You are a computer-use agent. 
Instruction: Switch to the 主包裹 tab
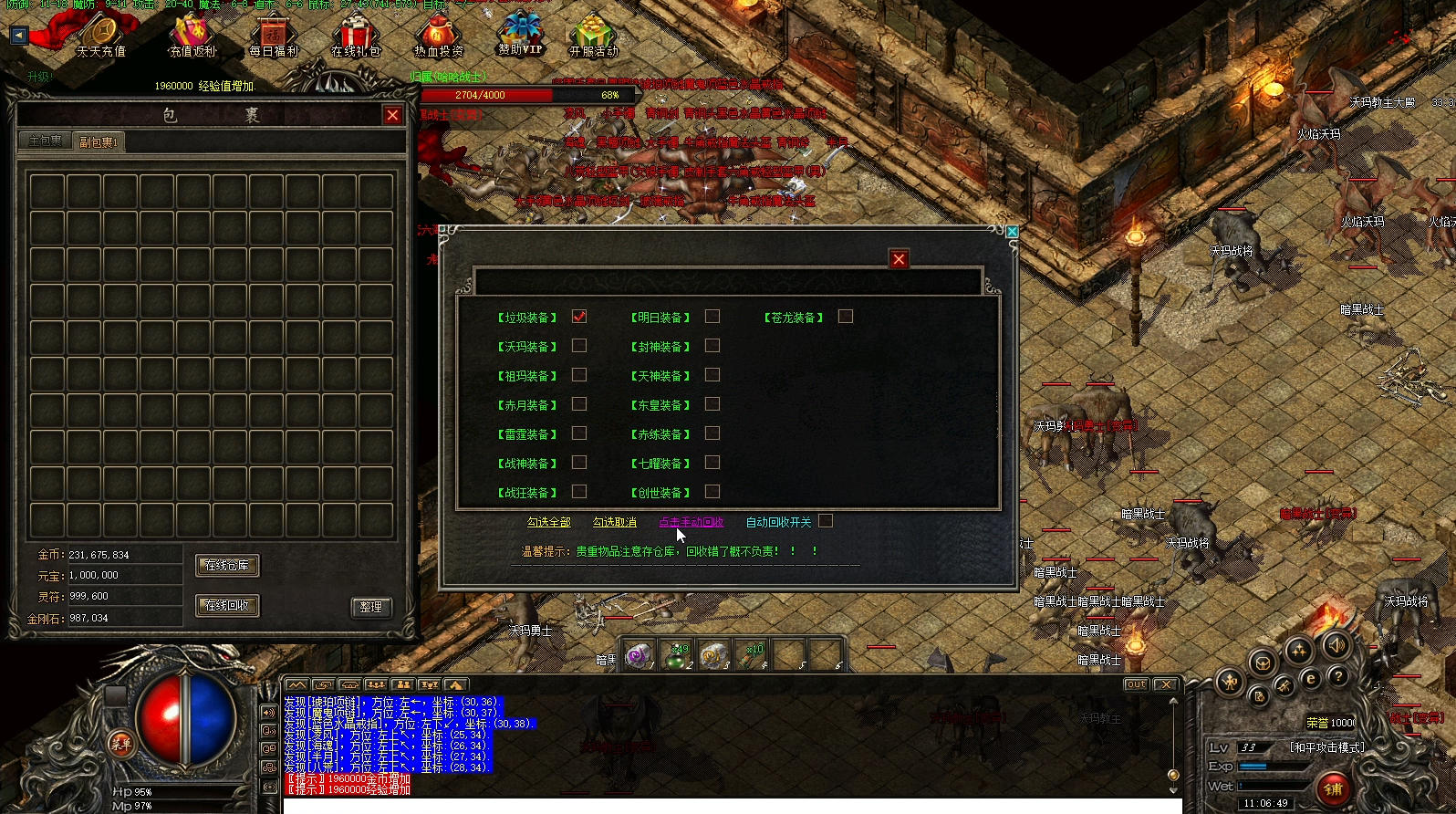(46, 141)
